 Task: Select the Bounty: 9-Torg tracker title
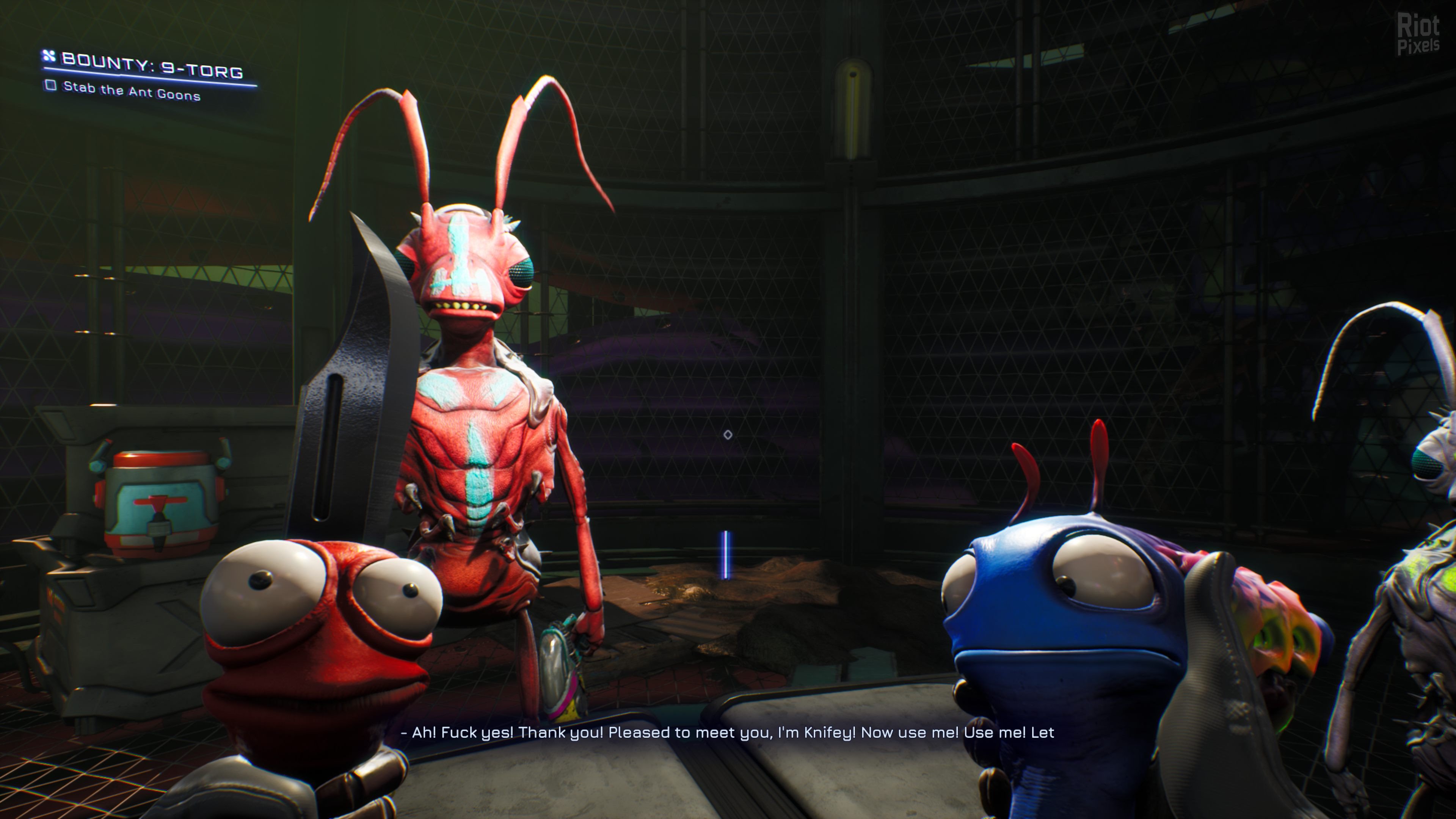(152, 65)
